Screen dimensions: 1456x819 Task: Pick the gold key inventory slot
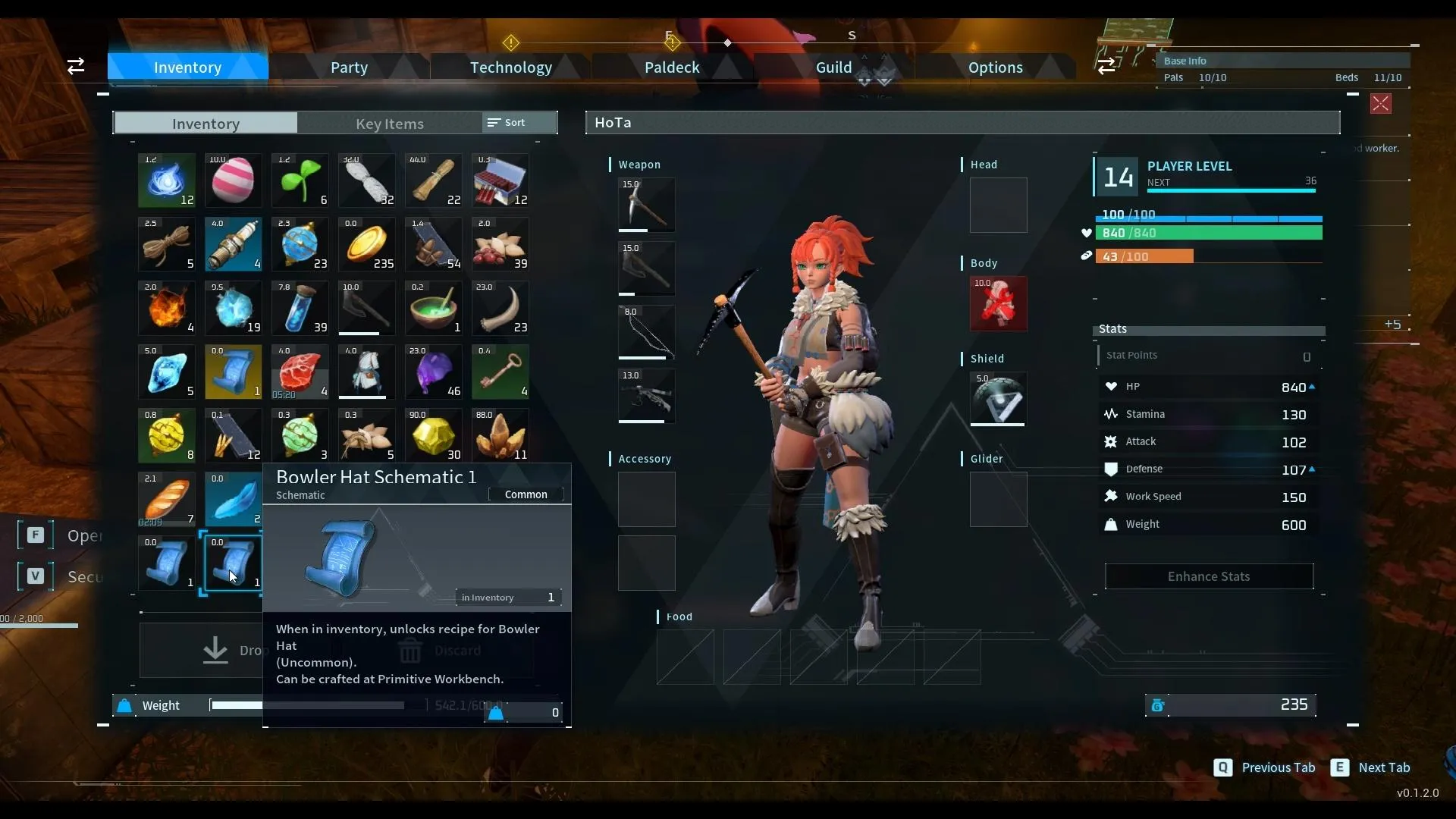tap(500, 372)
